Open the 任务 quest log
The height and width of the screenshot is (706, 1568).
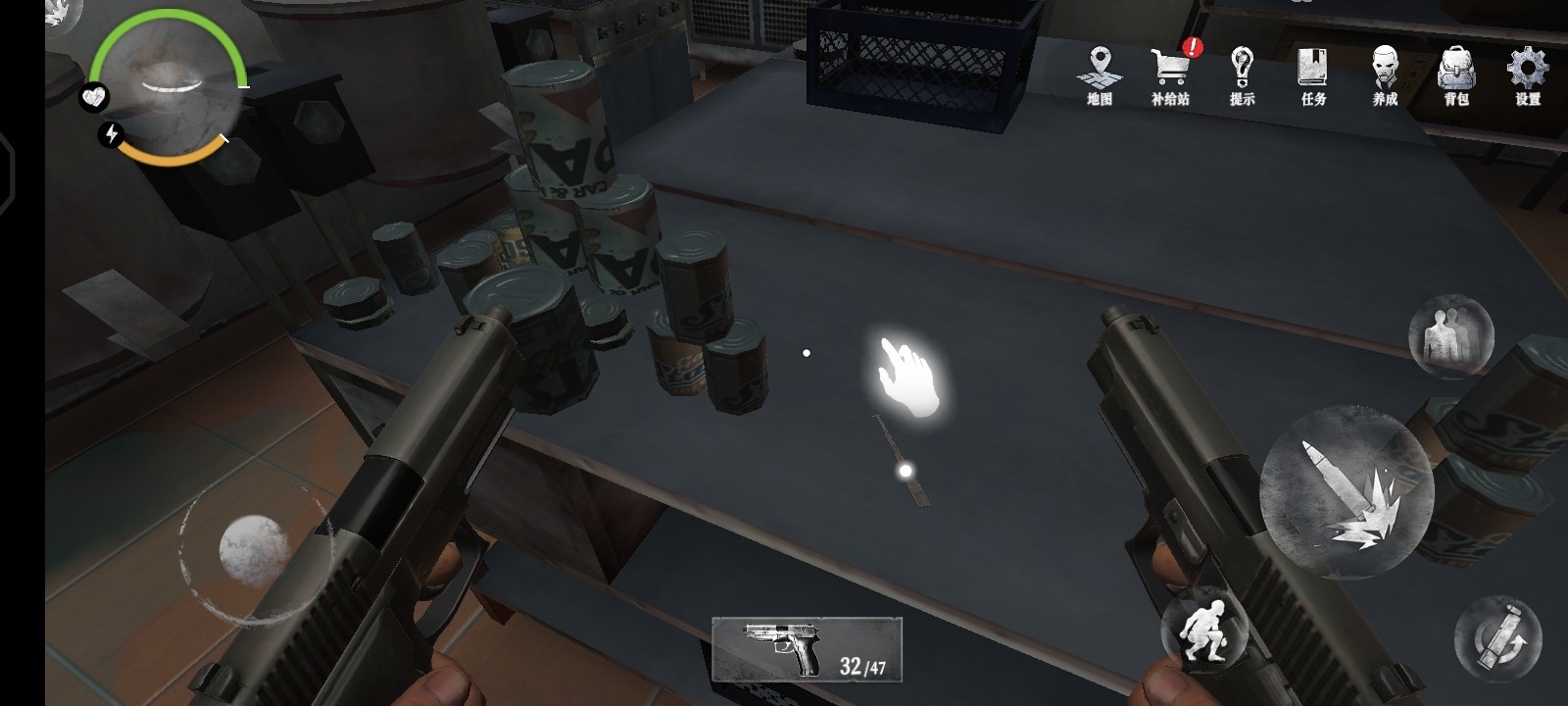click(x=1313, y=75)
